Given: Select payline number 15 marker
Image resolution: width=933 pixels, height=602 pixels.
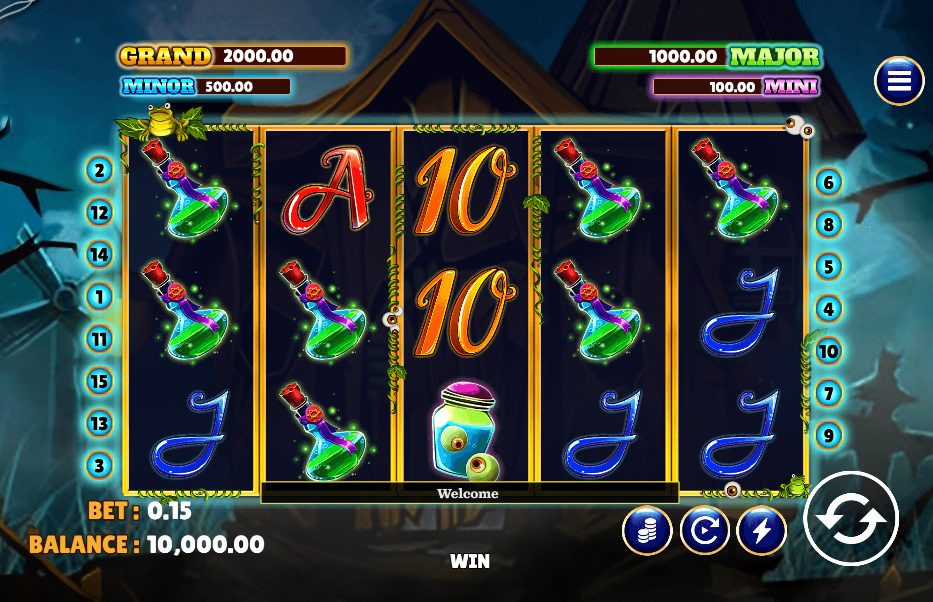Looking at the screenshot, I should click(99, 380).
